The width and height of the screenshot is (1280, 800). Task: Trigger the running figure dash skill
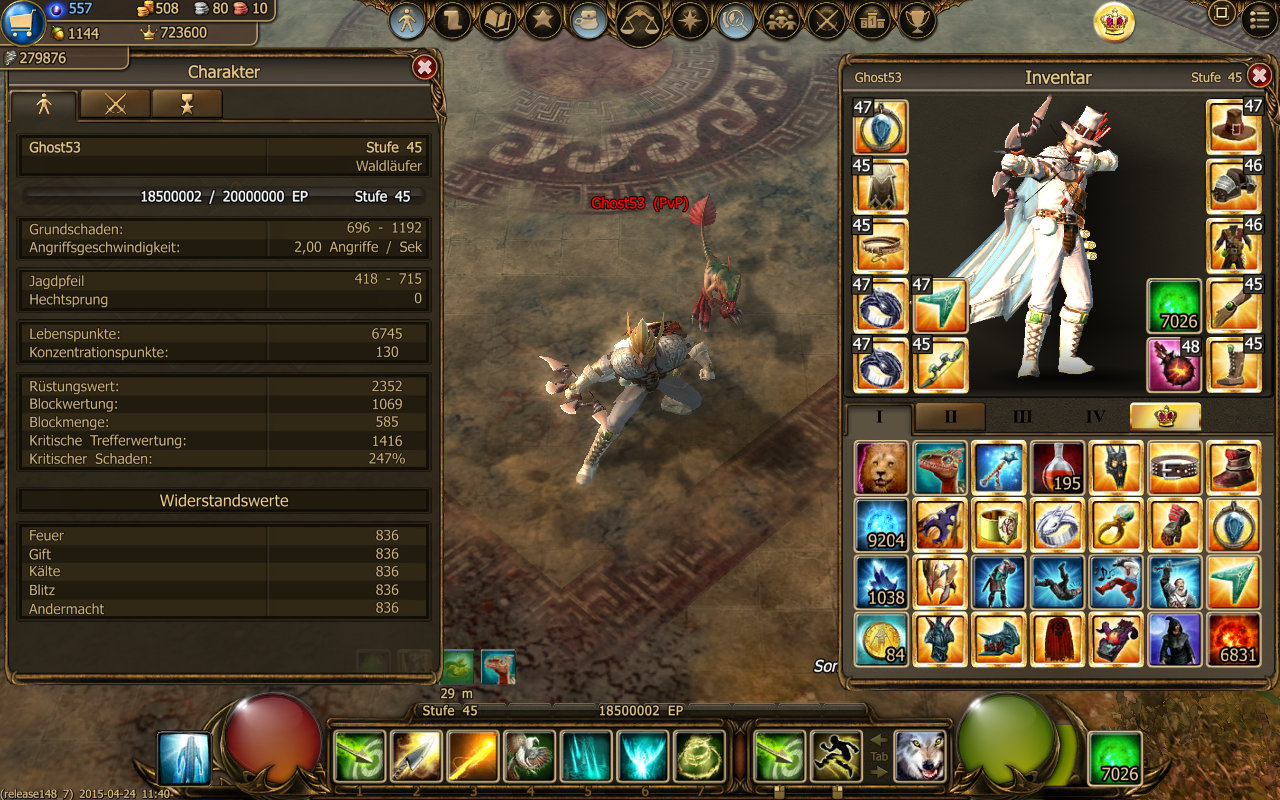(837, 756)
